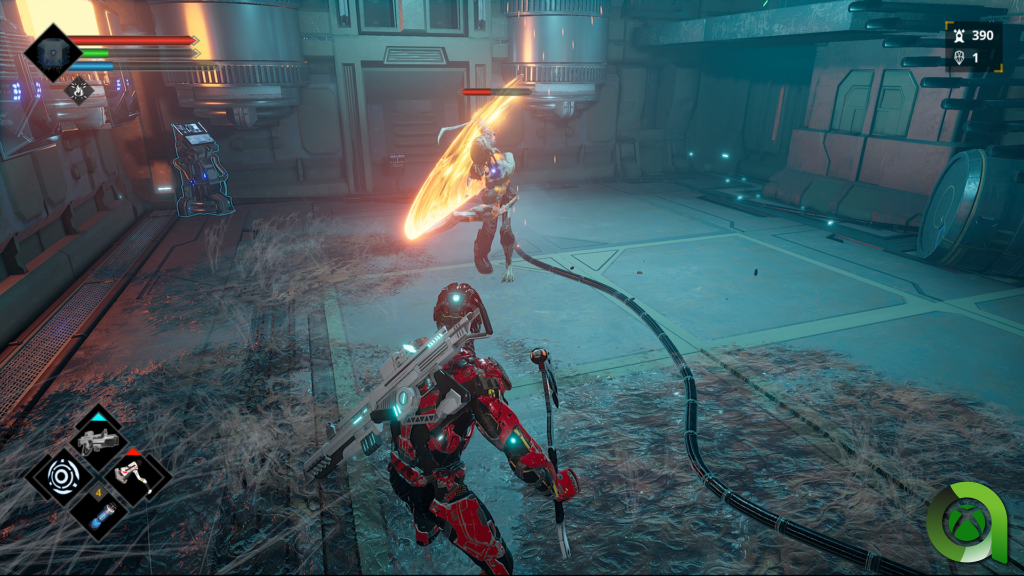Click the flame status effect icon
Screen dimensions: 1024x576
point(79,90)
